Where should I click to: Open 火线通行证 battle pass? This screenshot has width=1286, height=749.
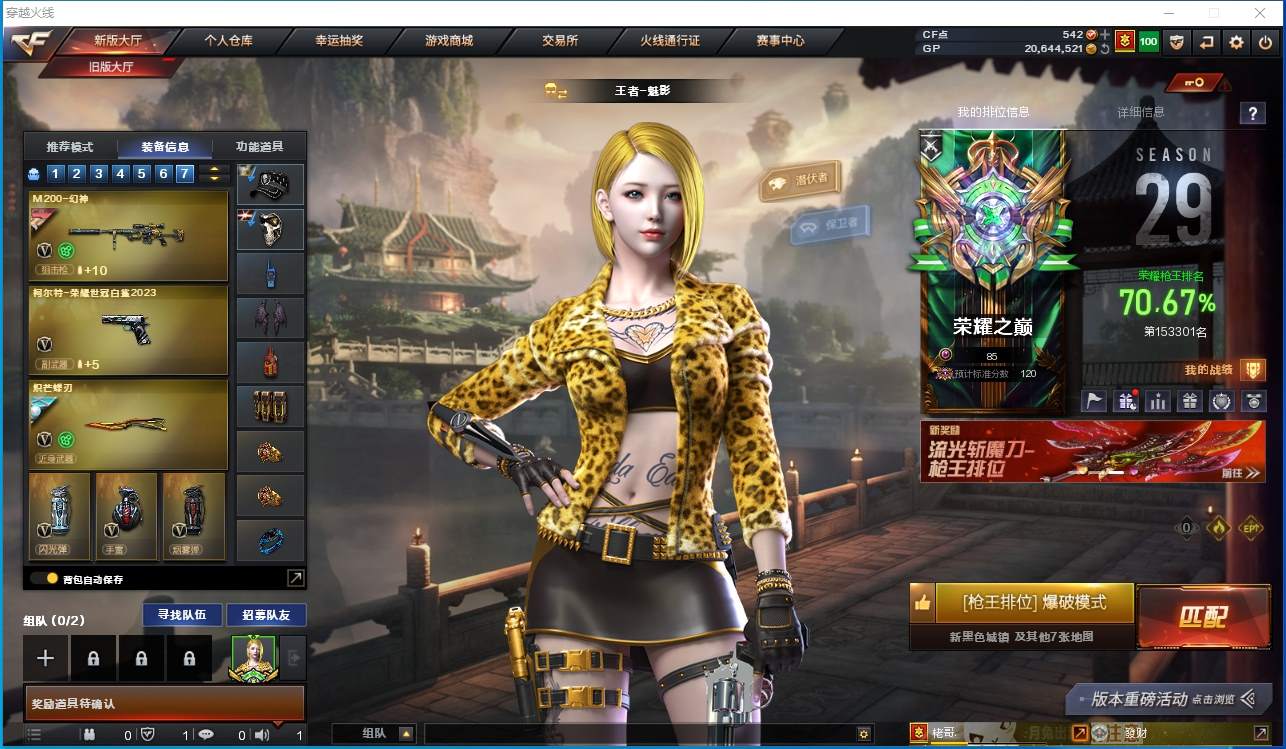(x=670, y=41)
